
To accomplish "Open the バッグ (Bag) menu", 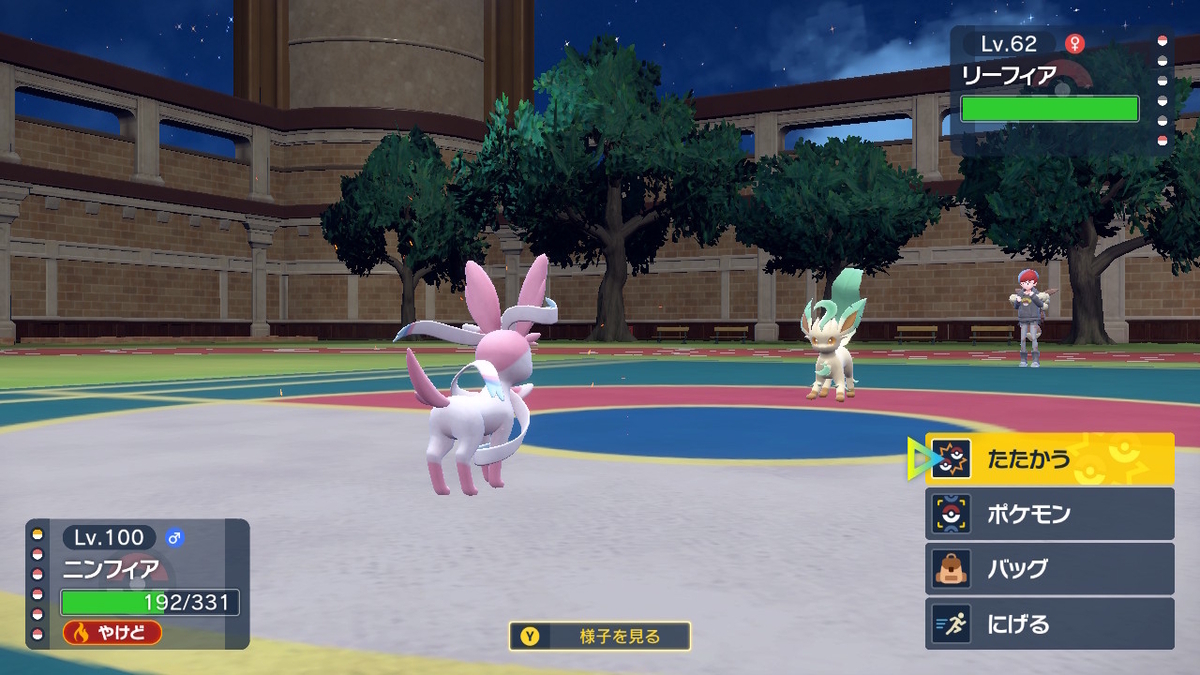I will tap(1049, 569).
